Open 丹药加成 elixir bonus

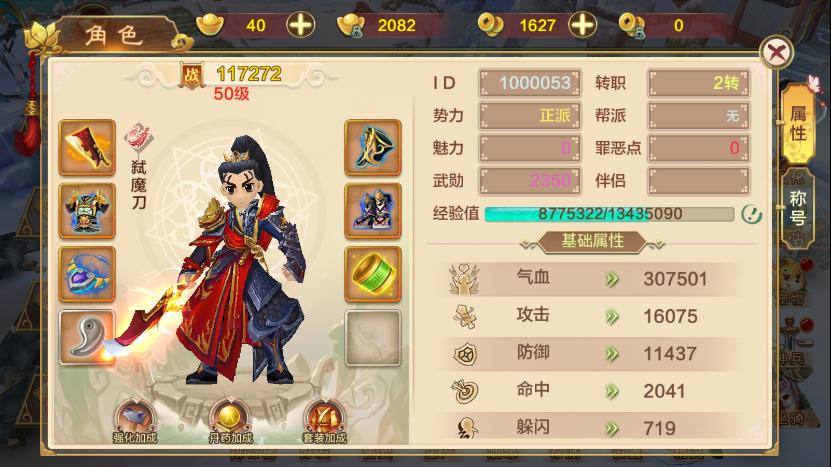(x=231, y=420)
